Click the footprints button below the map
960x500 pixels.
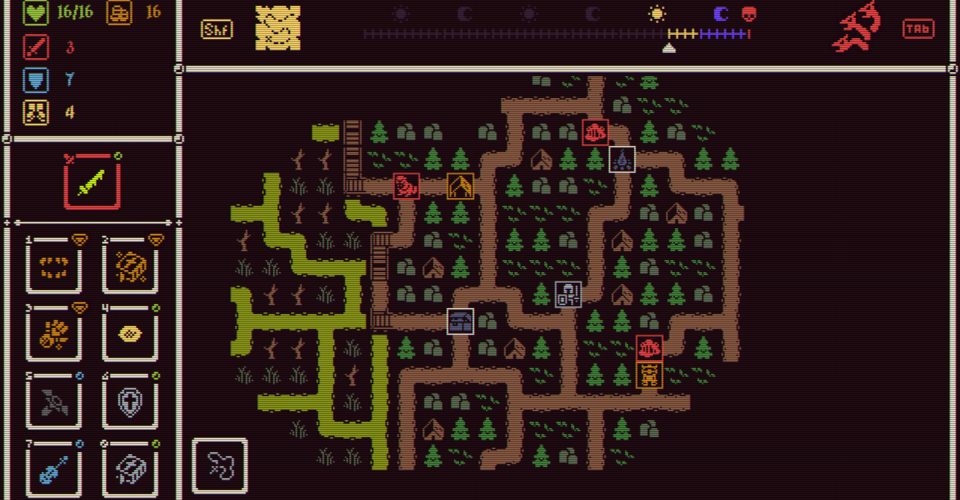tap(219, 464)
